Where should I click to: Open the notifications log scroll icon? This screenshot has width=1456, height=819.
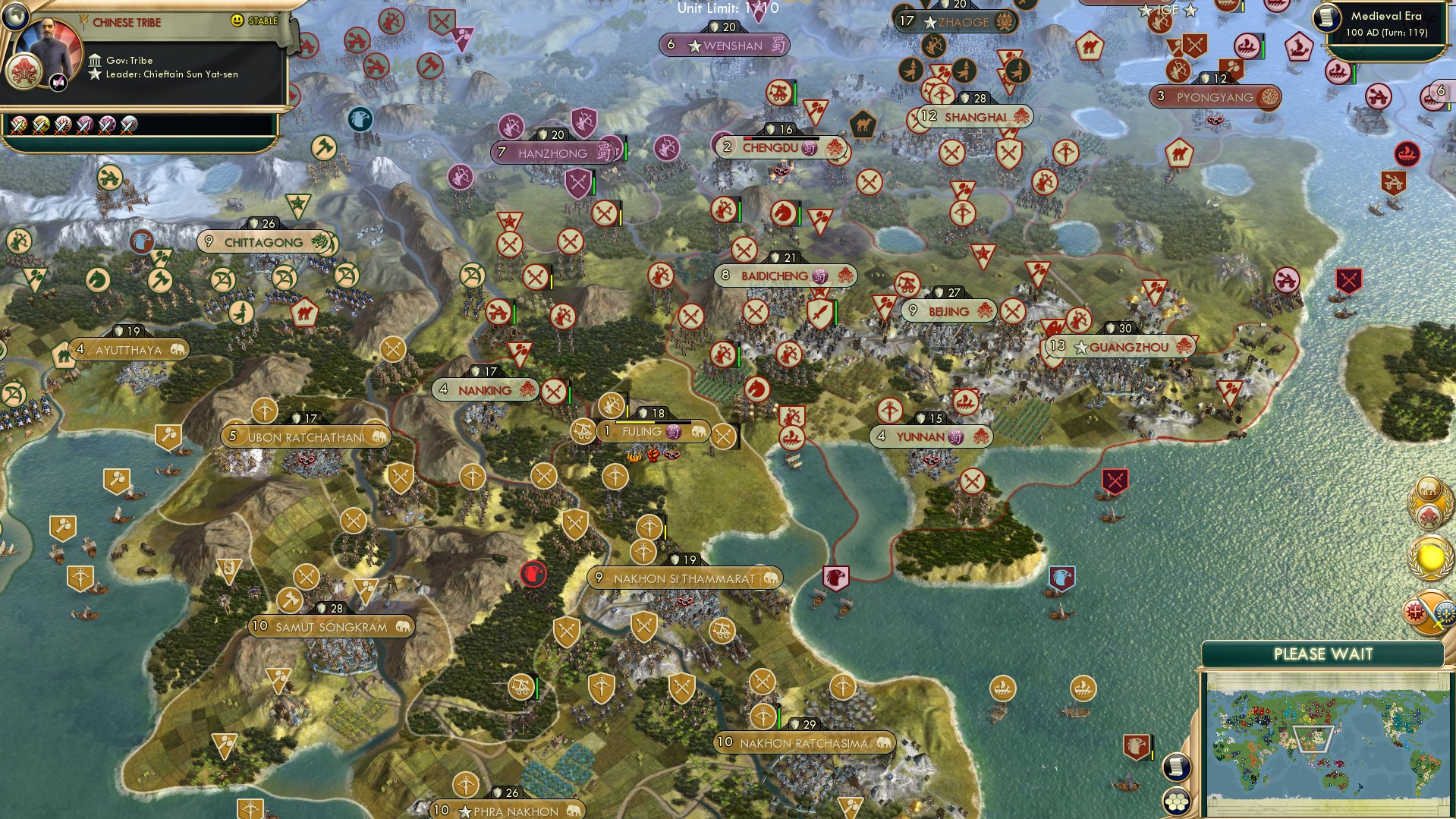[1177, 768]
